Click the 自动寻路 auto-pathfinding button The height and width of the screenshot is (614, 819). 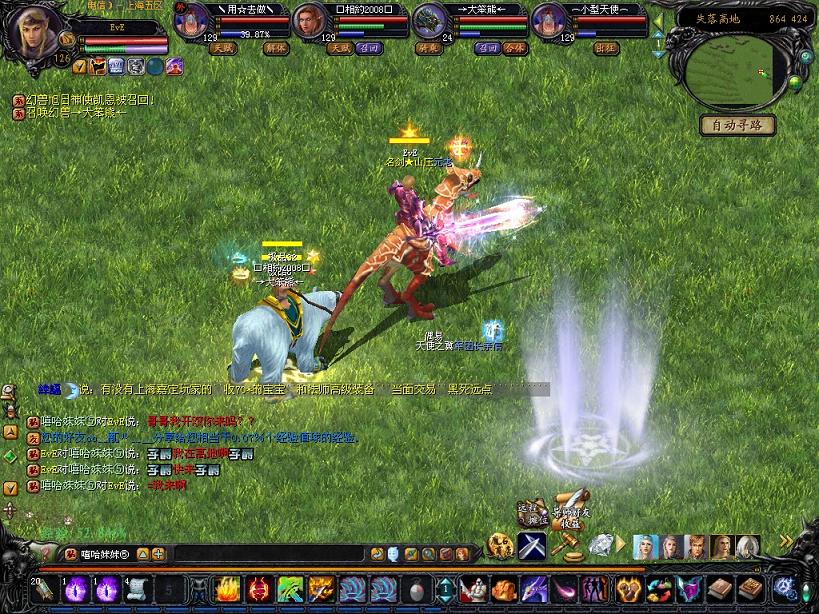[x=738, y=125]
